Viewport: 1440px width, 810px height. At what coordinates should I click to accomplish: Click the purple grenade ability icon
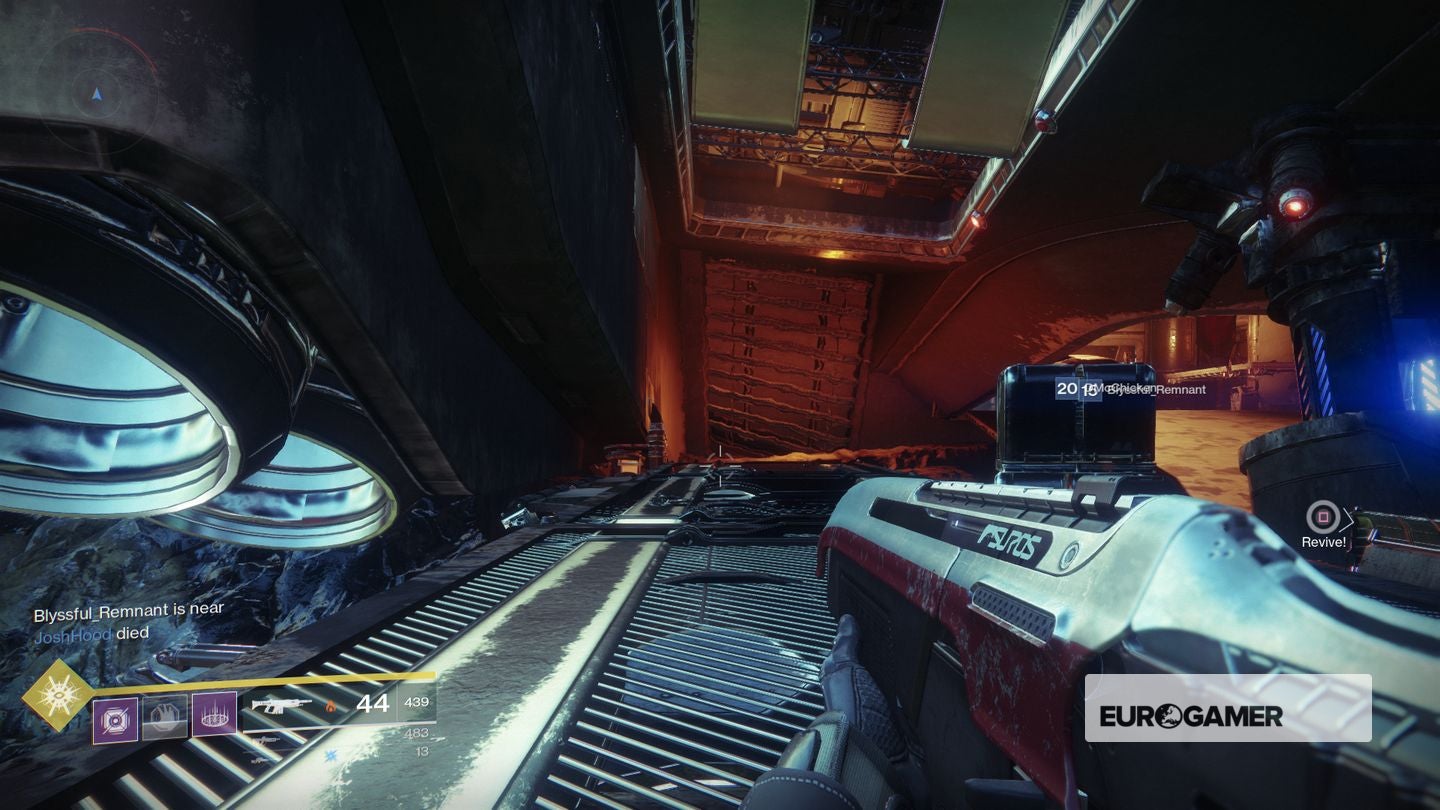[x=115, y=718]
